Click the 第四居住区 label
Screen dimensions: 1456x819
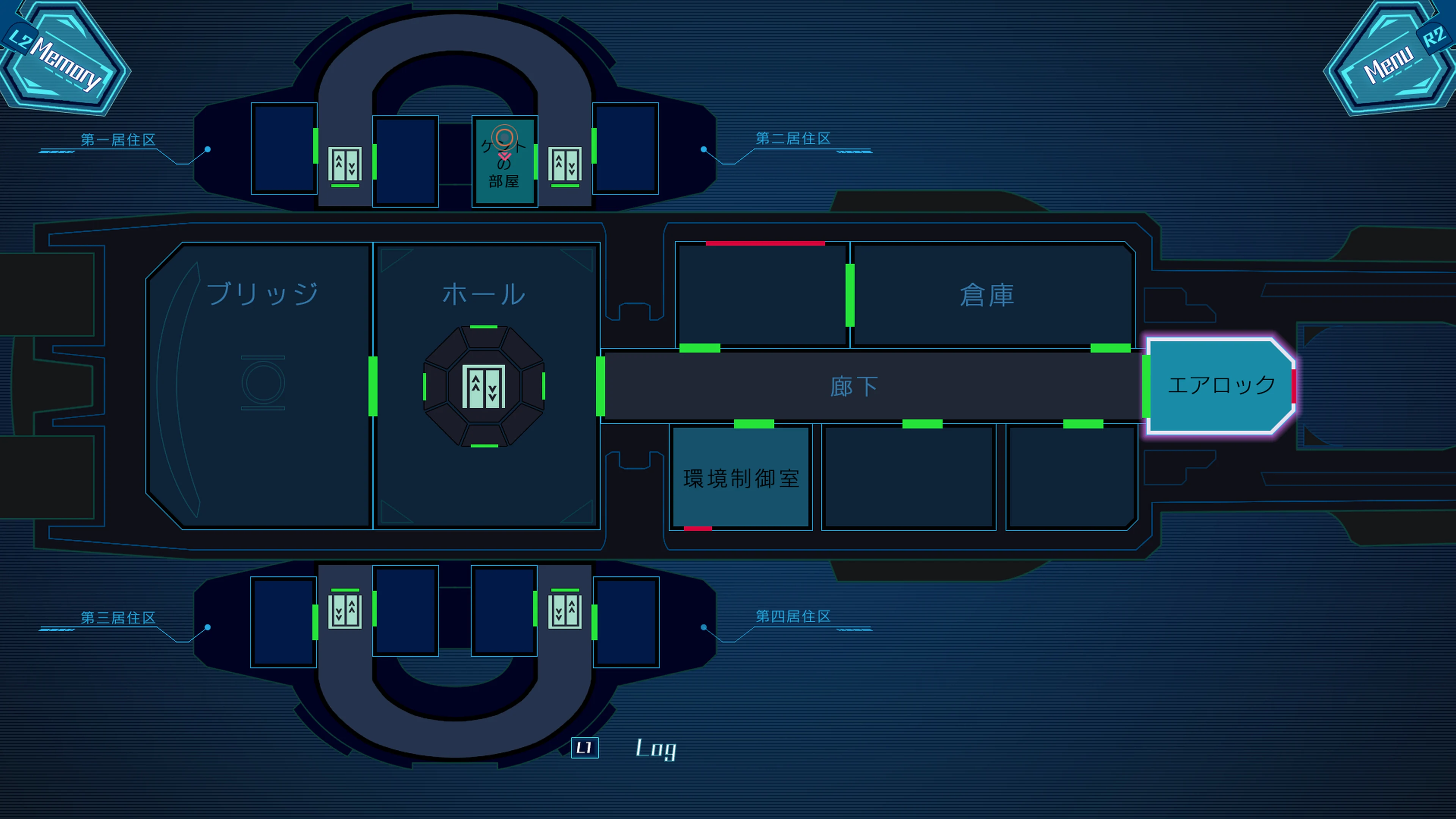point(793,617)
